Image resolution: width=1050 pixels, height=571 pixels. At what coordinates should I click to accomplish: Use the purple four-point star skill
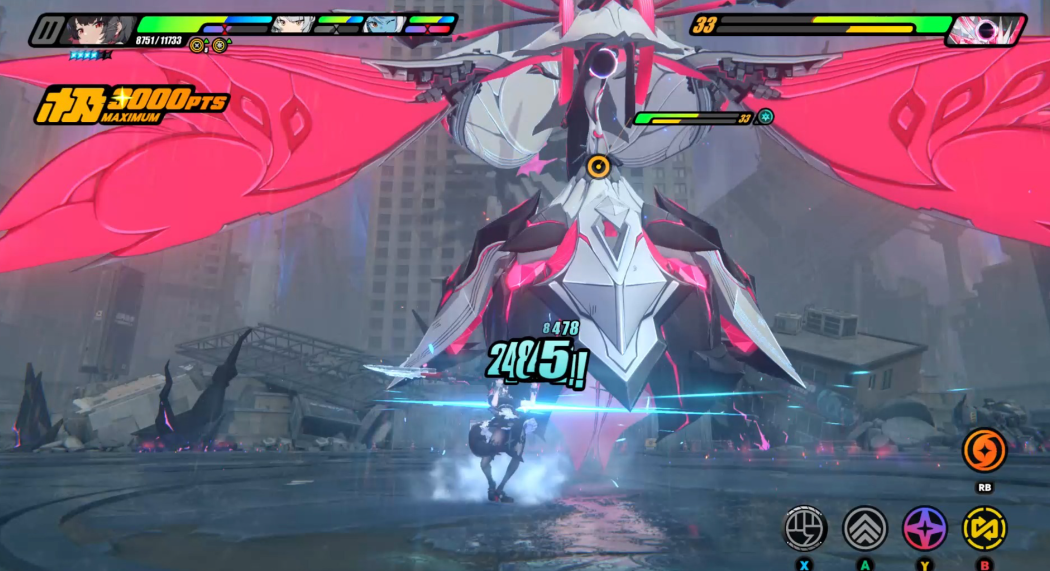pos(925,527)
